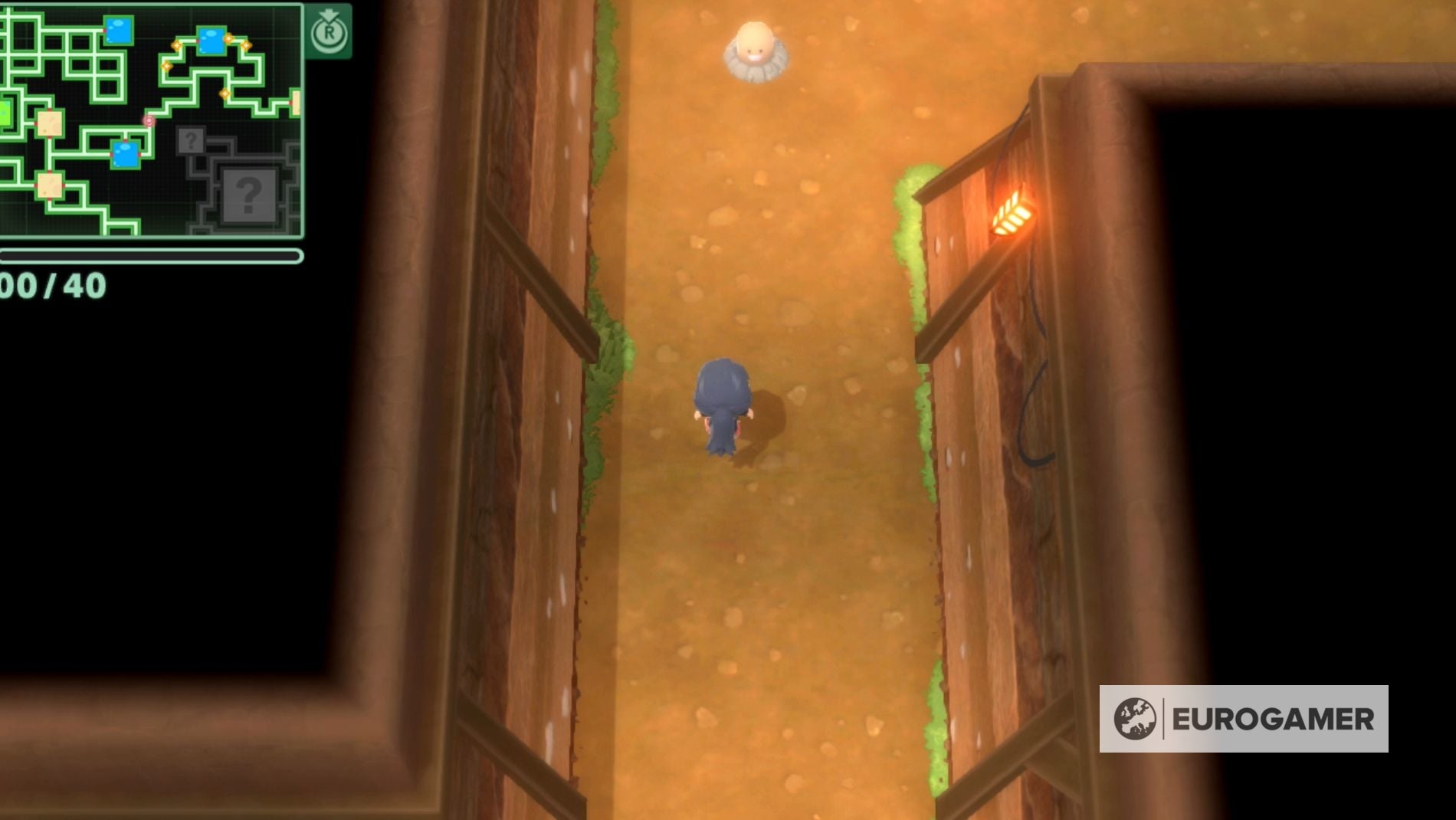The width and height of the screenshot is (1456, 820).
Task: Click the gold sparkle marker near the top blue room
Action: pyautogui.click(x=228, y=38)
